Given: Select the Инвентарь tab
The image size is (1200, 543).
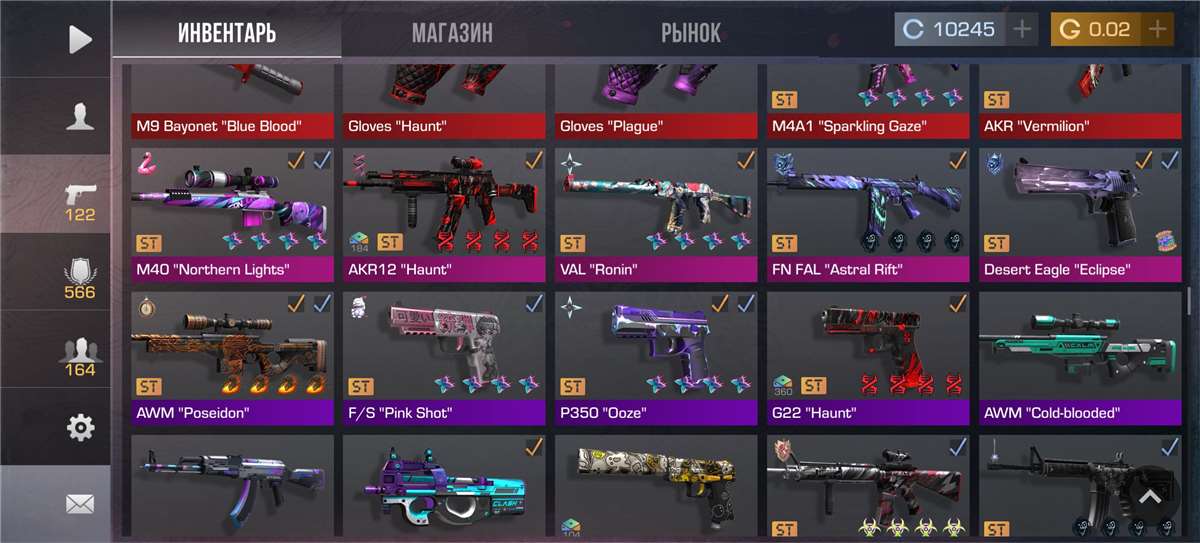Looking at the screenshot, I should (x=227, y=32).
